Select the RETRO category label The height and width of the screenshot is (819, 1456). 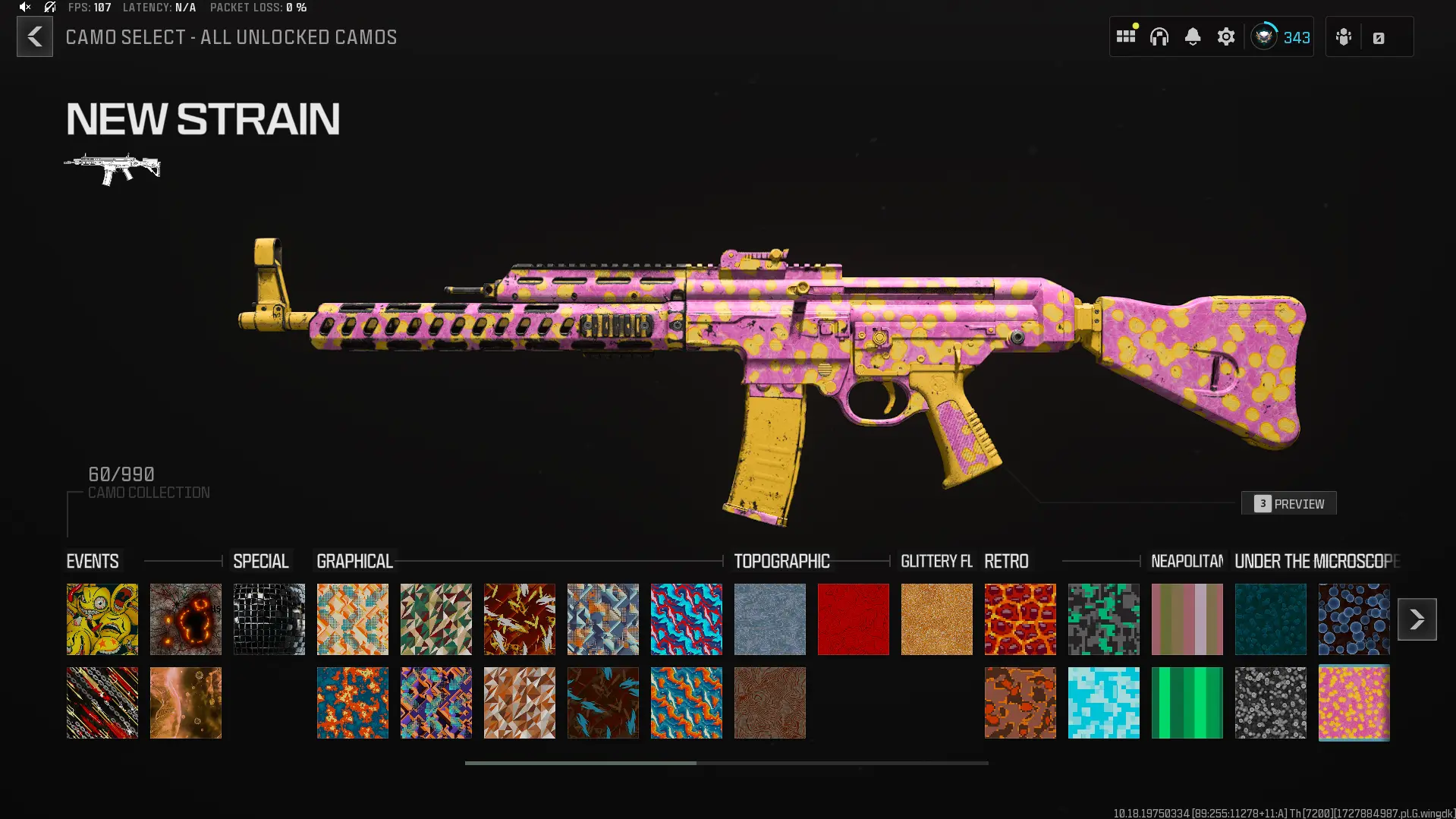1007,562
